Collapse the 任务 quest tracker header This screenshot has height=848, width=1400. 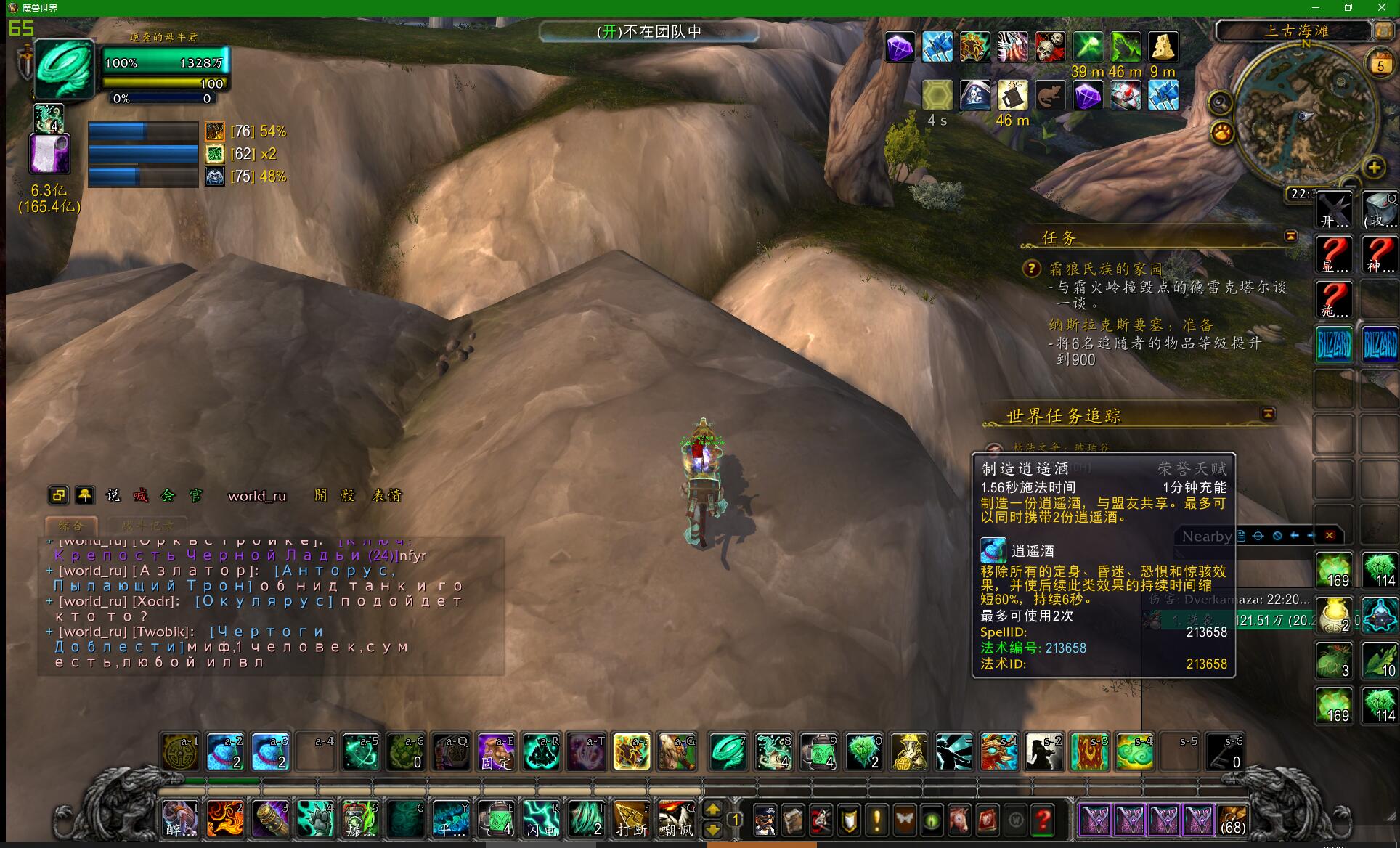[x=1290, y=236]
